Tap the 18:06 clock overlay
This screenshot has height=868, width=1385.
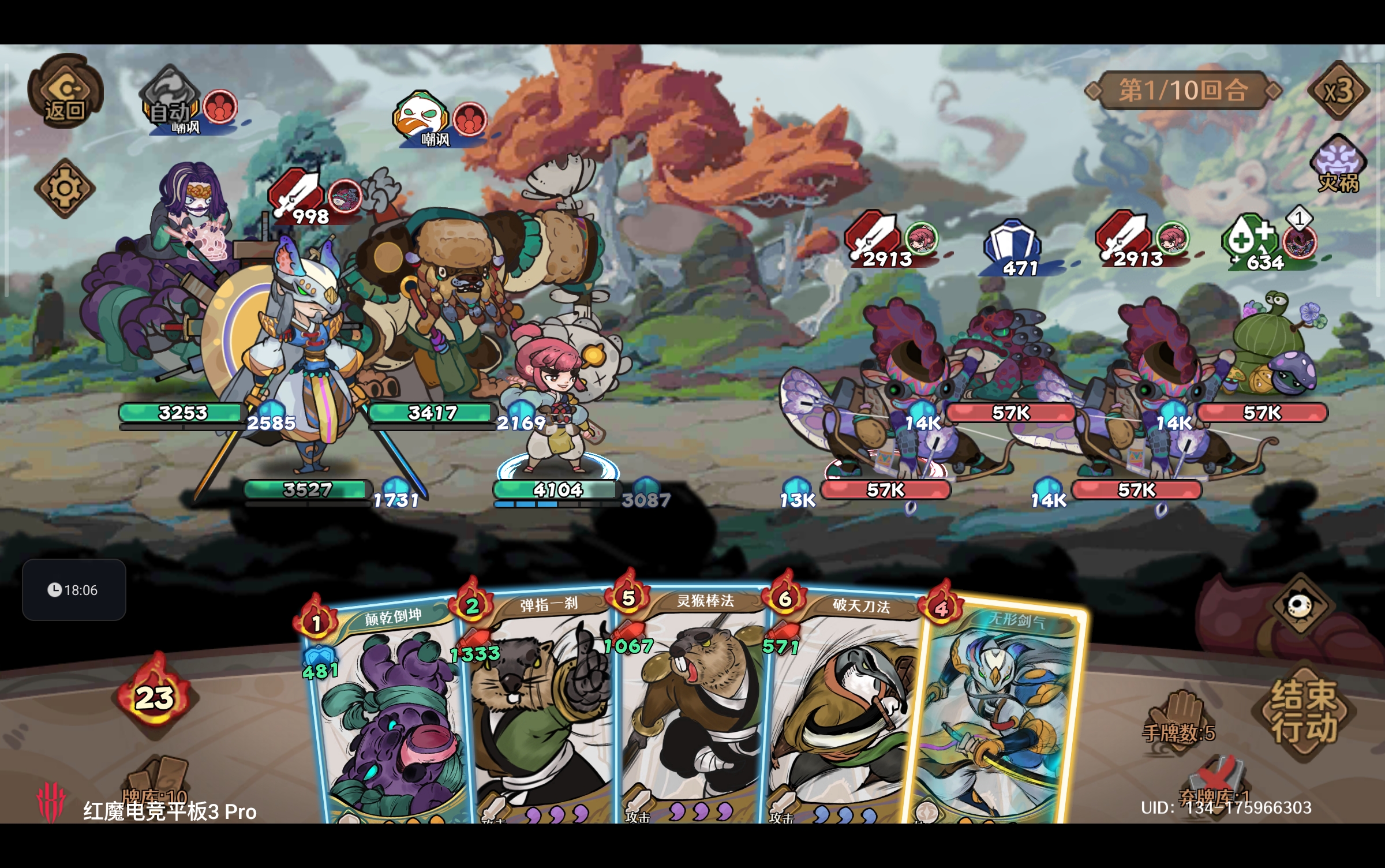[74, 590]
